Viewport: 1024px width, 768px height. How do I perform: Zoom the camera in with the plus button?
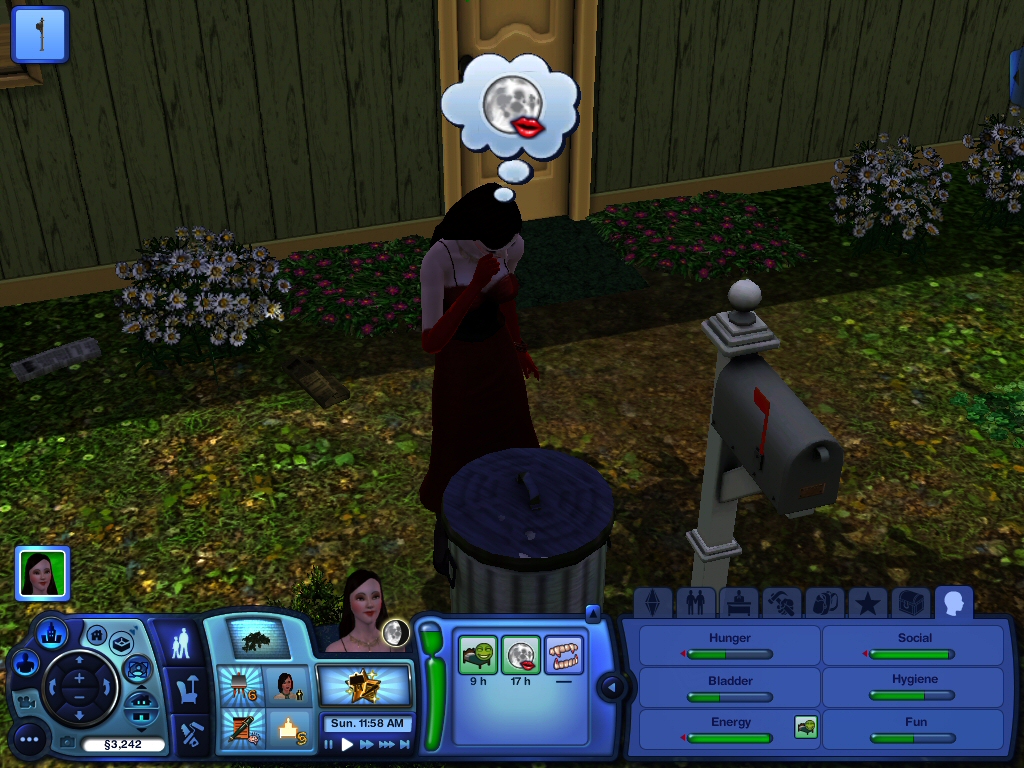pyautogui.click(x=79, y=679)
